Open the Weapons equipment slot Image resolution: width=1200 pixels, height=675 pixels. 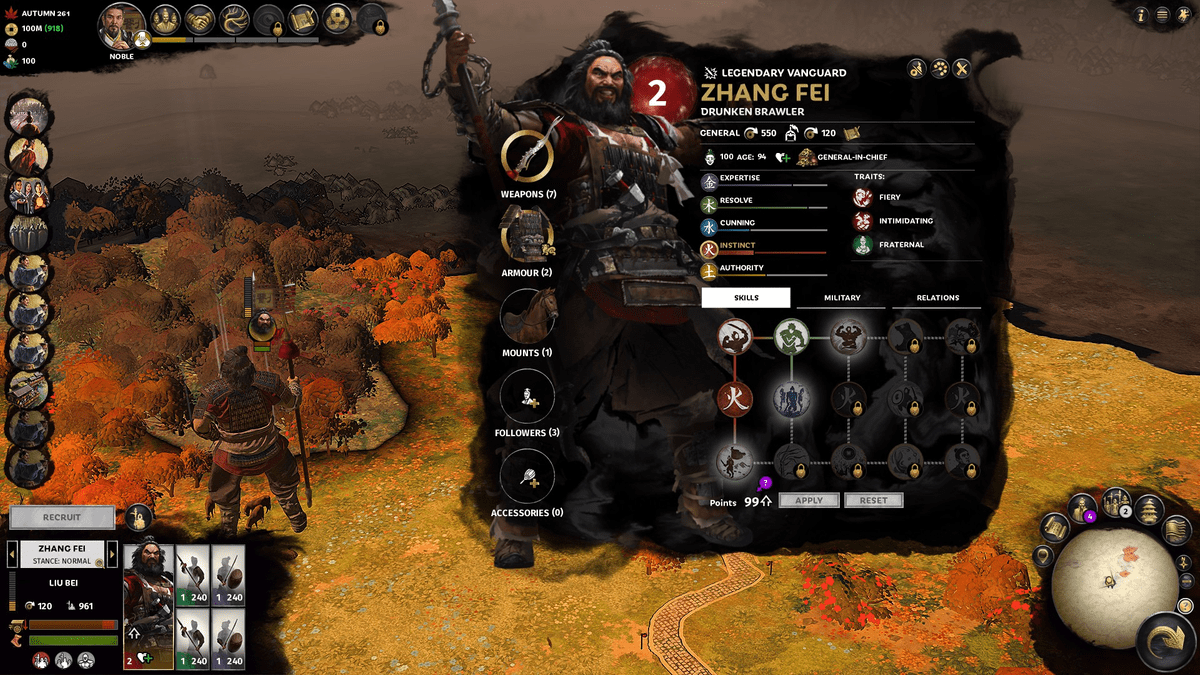(527, 156)
